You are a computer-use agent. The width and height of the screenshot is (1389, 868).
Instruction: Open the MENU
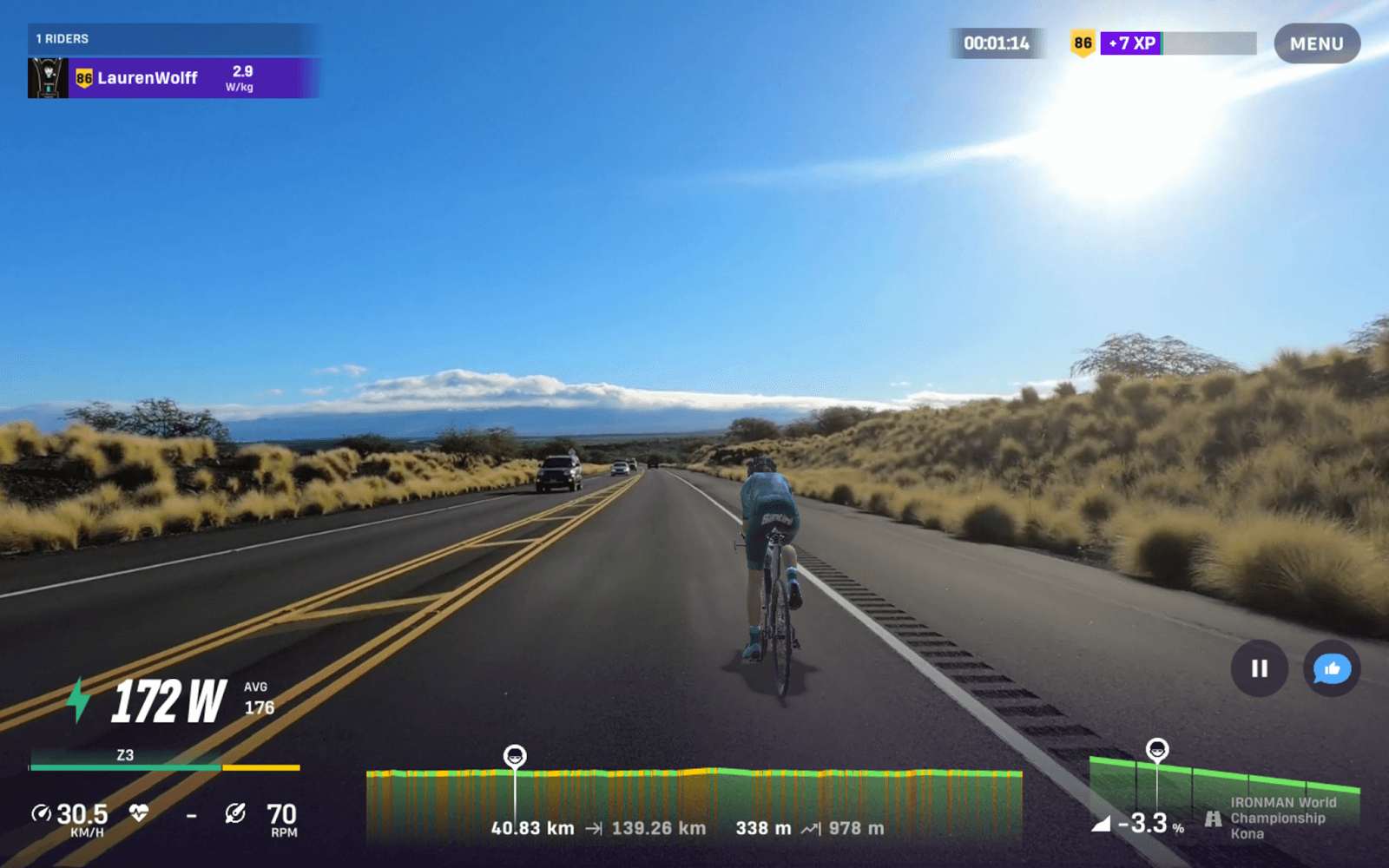(1316, 43)
